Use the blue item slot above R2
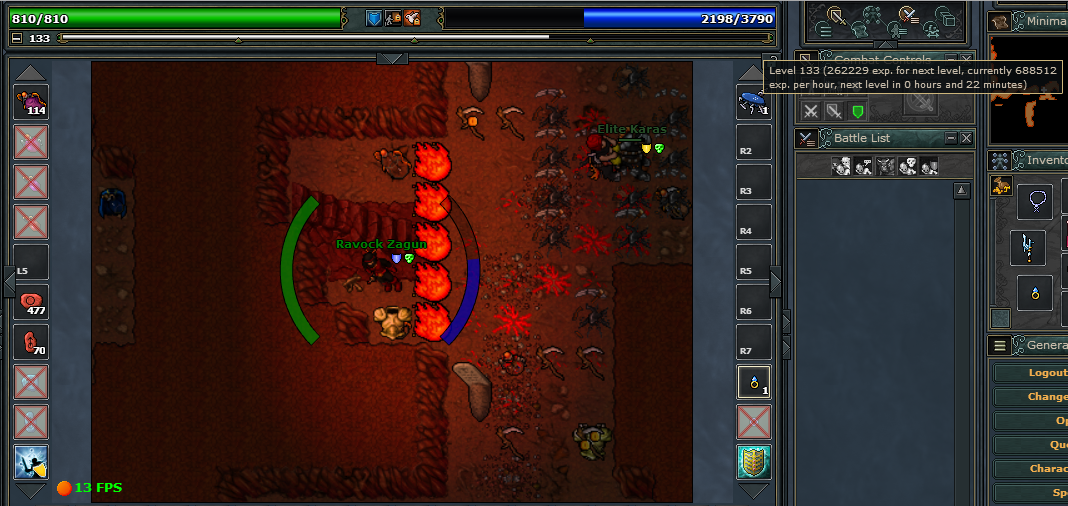Image resolution: width=1068 pixels, height=506 pixels. 754,102
